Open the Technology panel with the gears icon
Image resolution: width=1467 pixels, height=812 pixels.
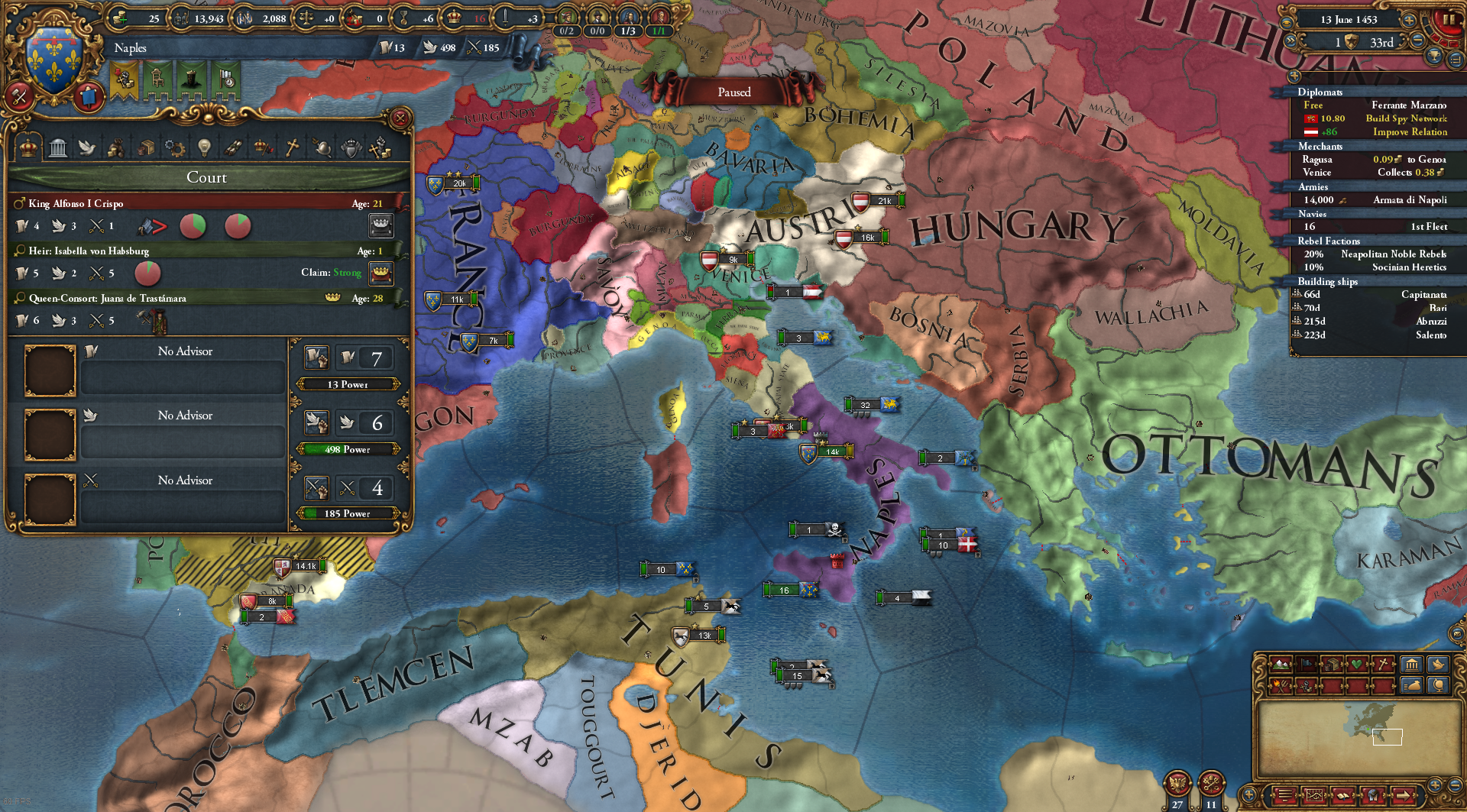pos(173,147)
